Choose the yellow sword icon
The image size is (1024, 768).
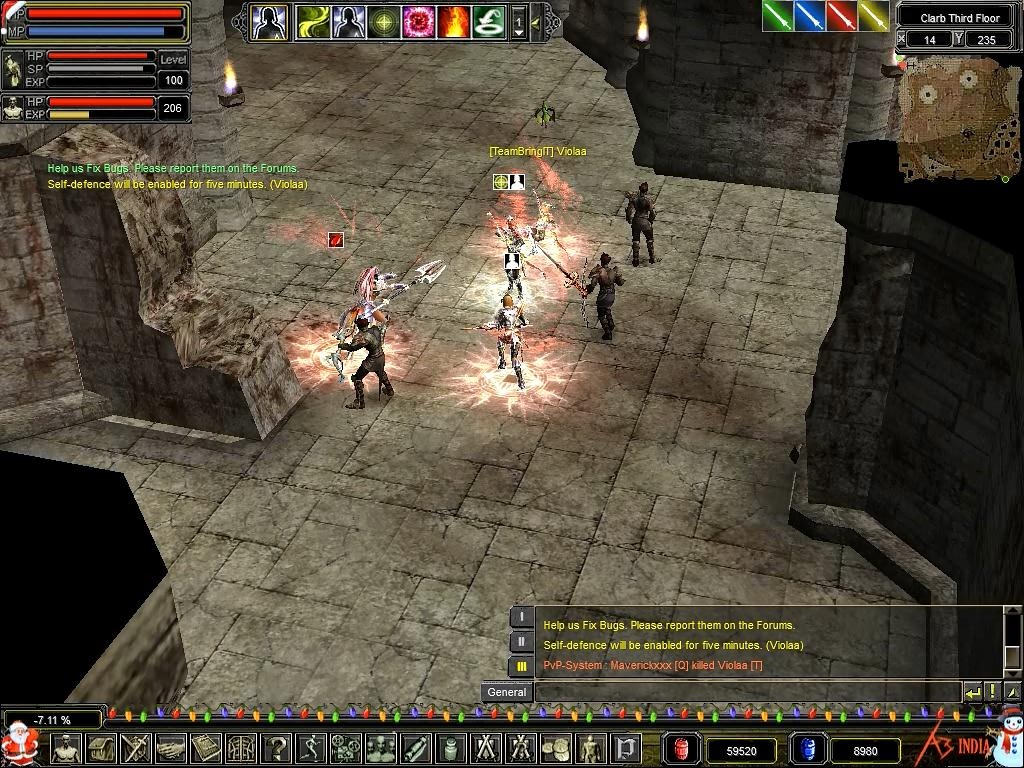[873, 16]
